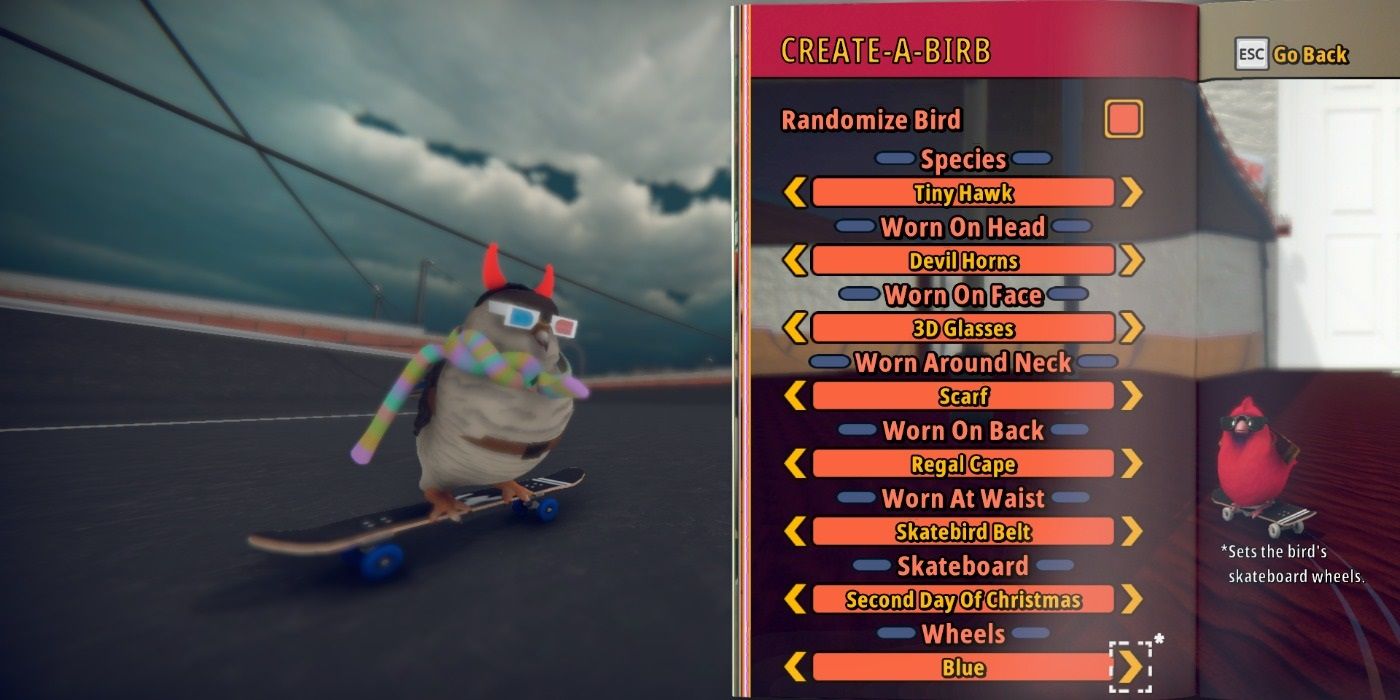Switch to next Worn On Head item
The height and width of the screenshot is (700, 1400).
click(x=1131, y=260)
